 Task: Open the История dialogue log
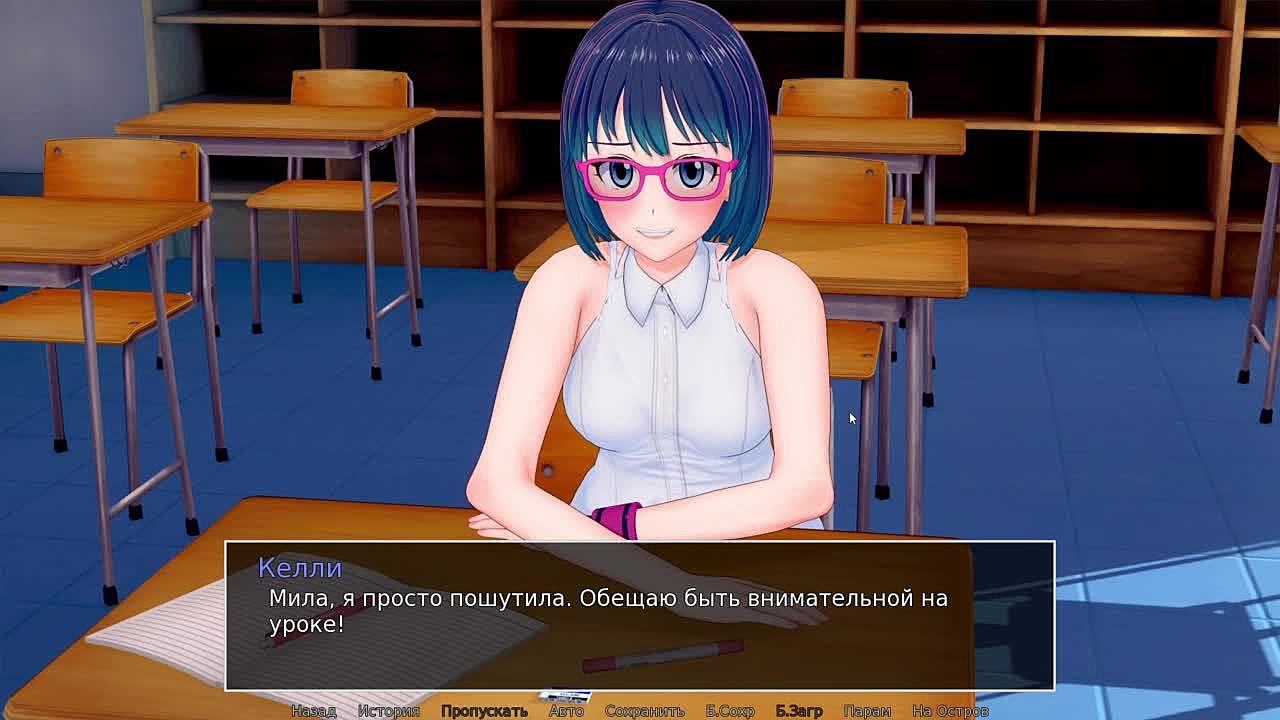(388, 711)
